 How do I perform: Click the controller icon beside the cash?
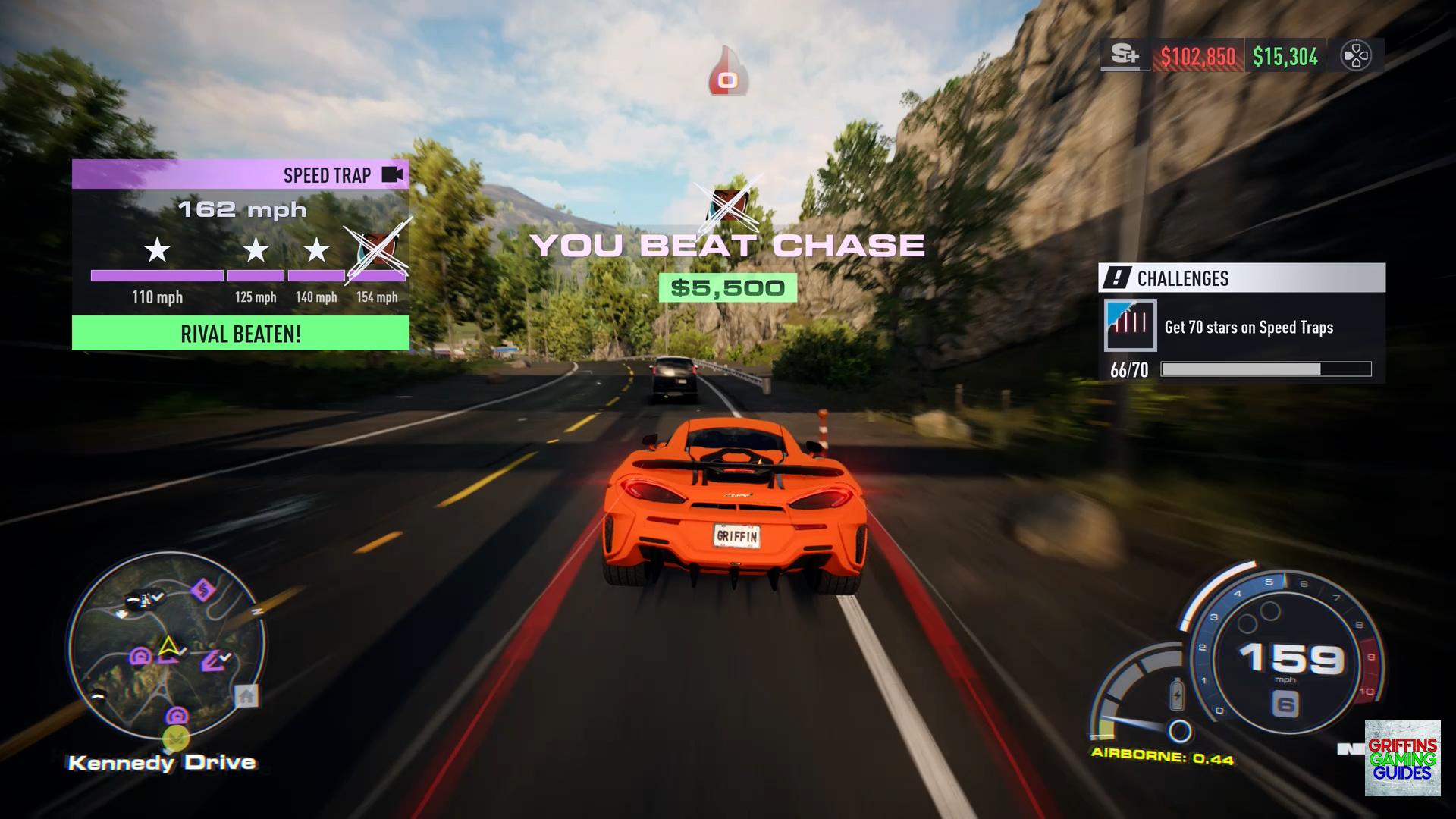click(1355, 56)
